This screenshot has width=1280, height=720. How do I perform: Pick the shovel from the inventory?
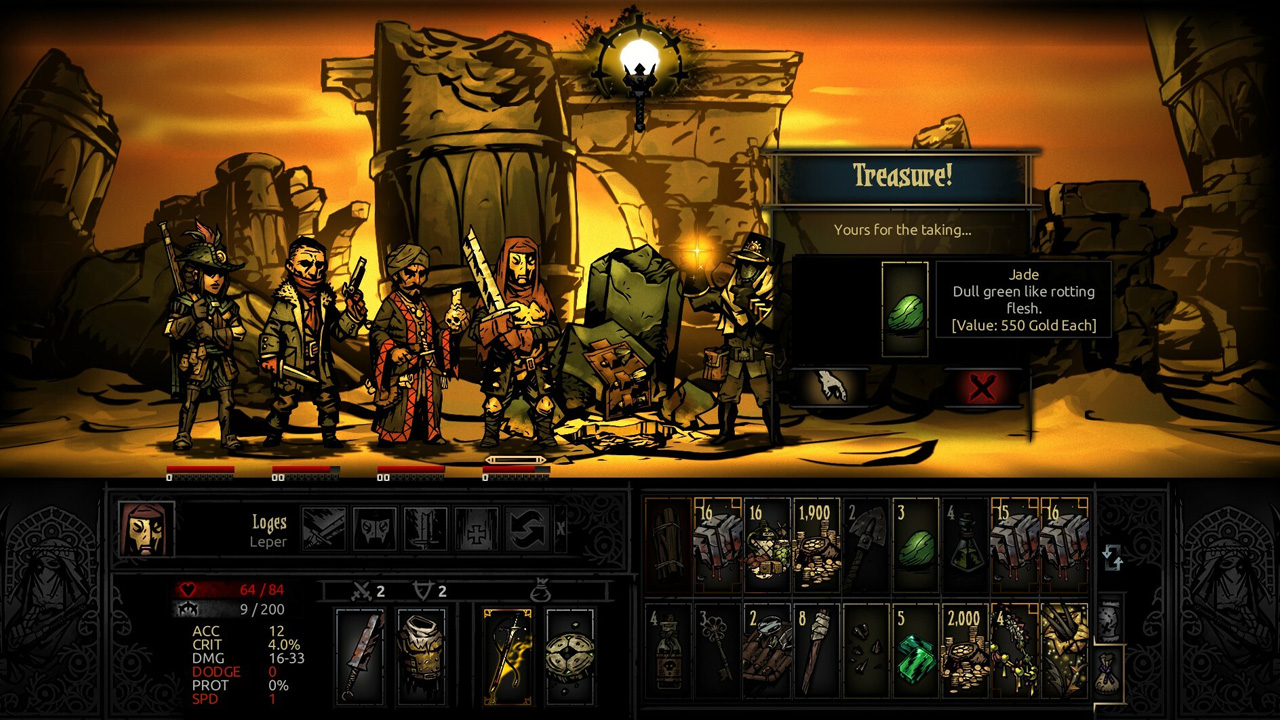click(866, 546)
